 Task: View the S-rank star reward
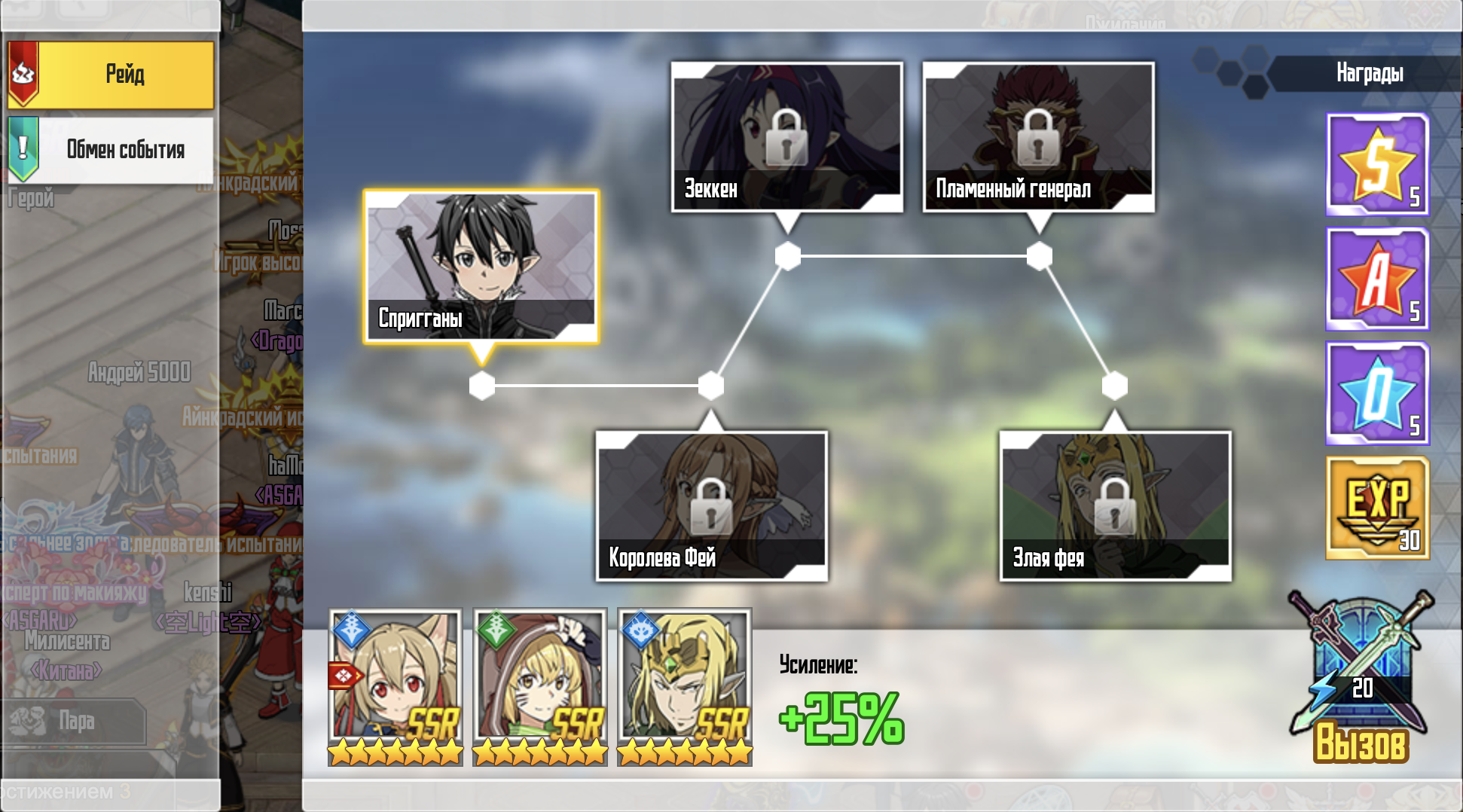point(1377,164)
